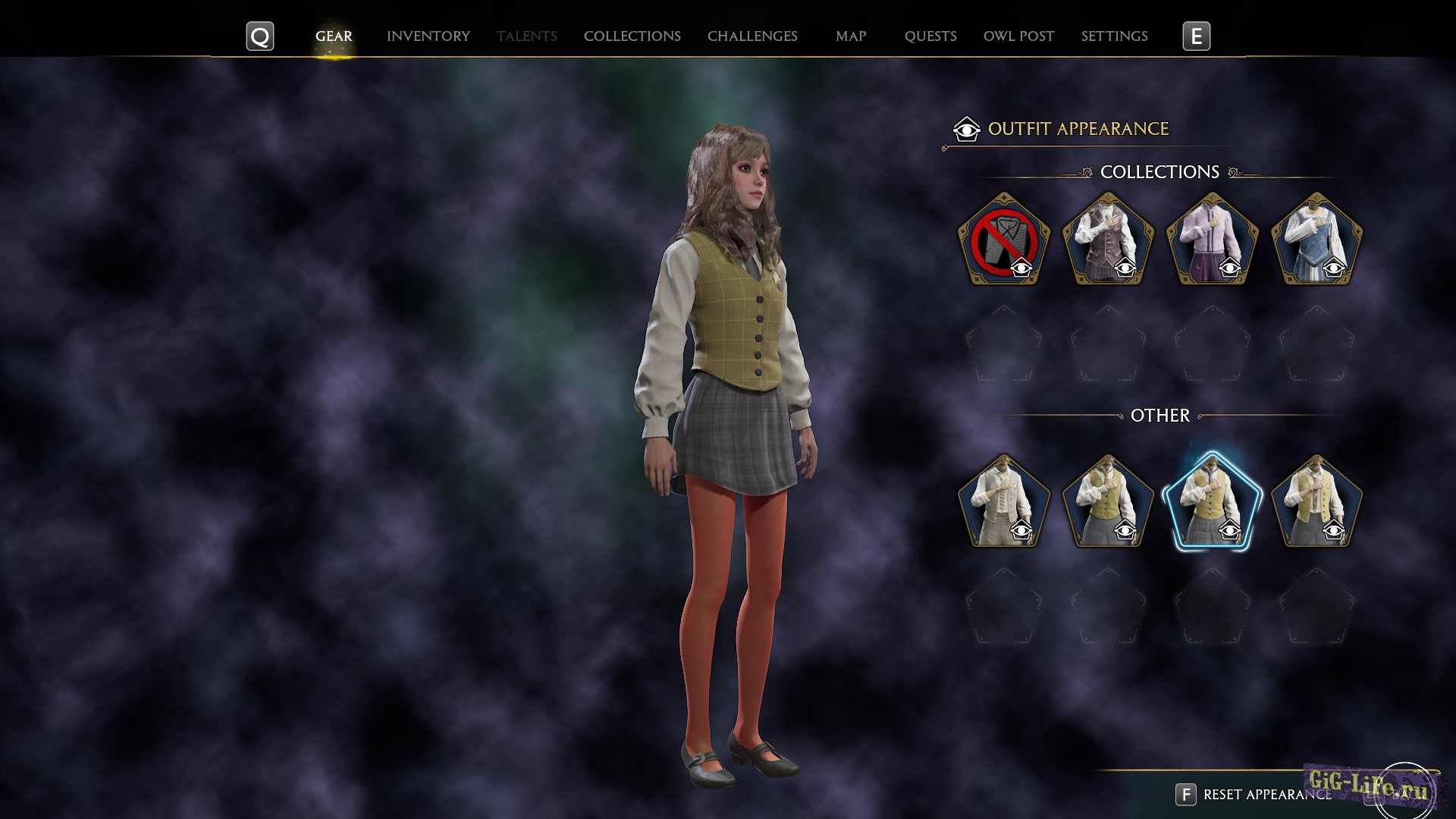Switch to the Settings tab
This screenshot has width=1456, height=819.
point(1114,36)
